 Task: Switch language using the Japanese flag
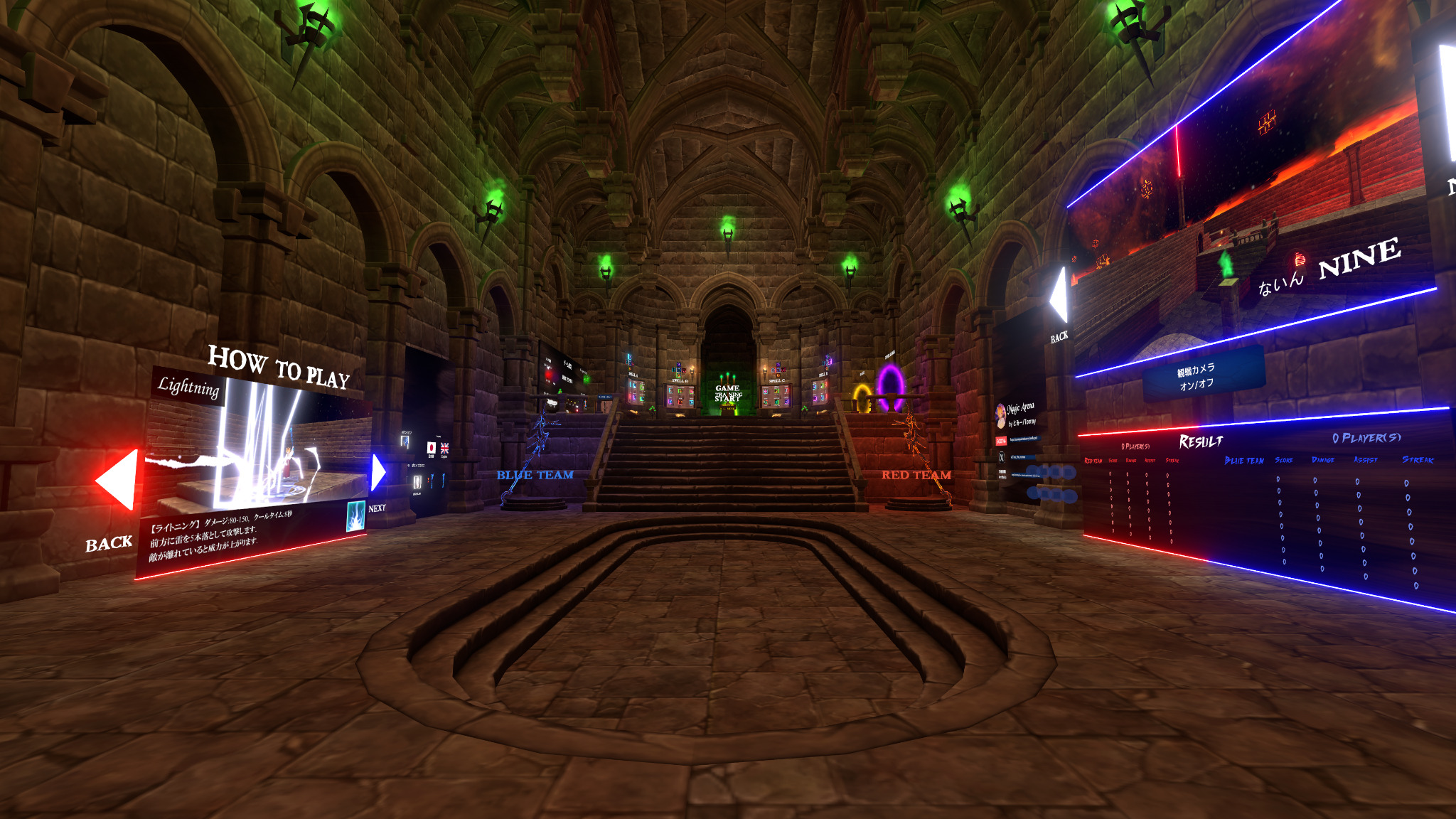432,448
